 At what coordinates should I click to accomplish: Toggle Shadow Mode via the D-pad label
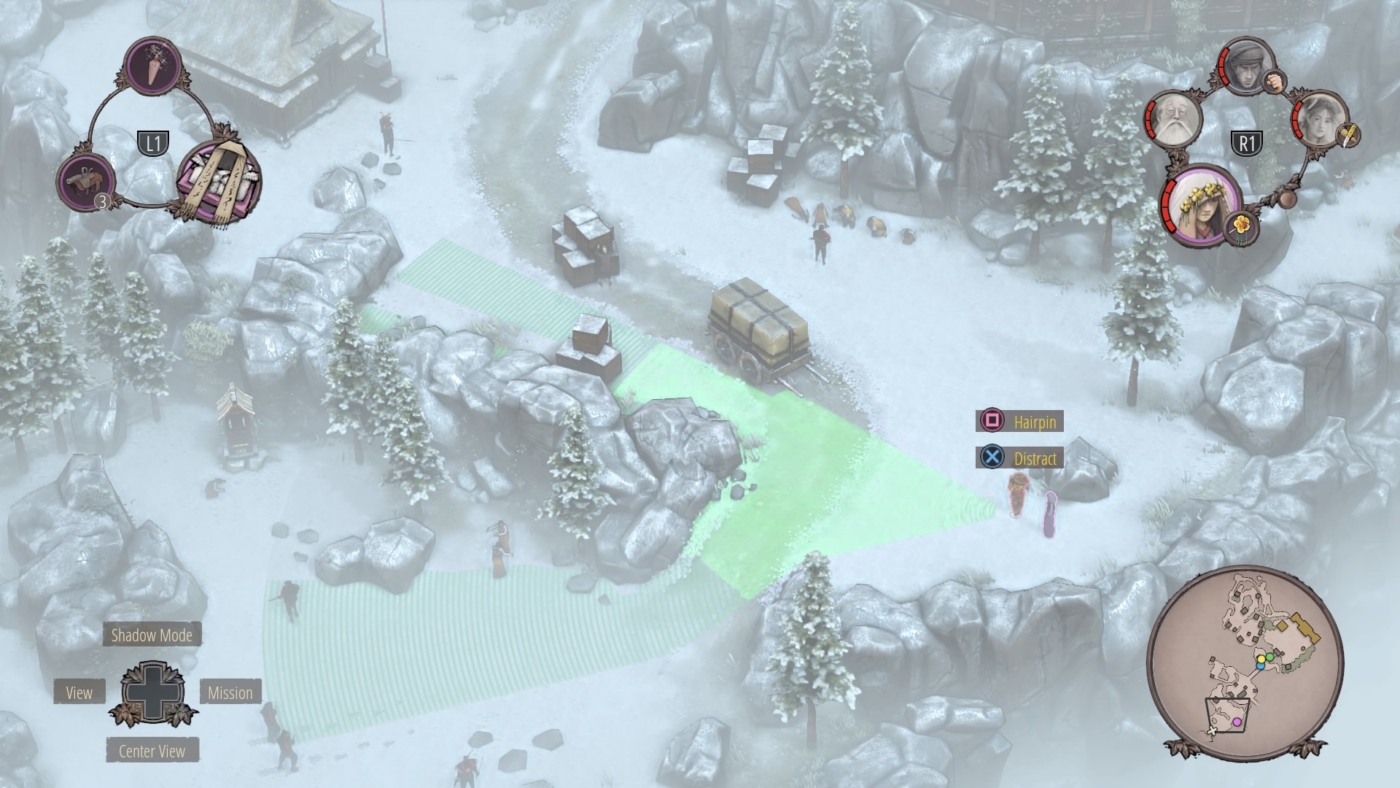click(x=152, y=633)
